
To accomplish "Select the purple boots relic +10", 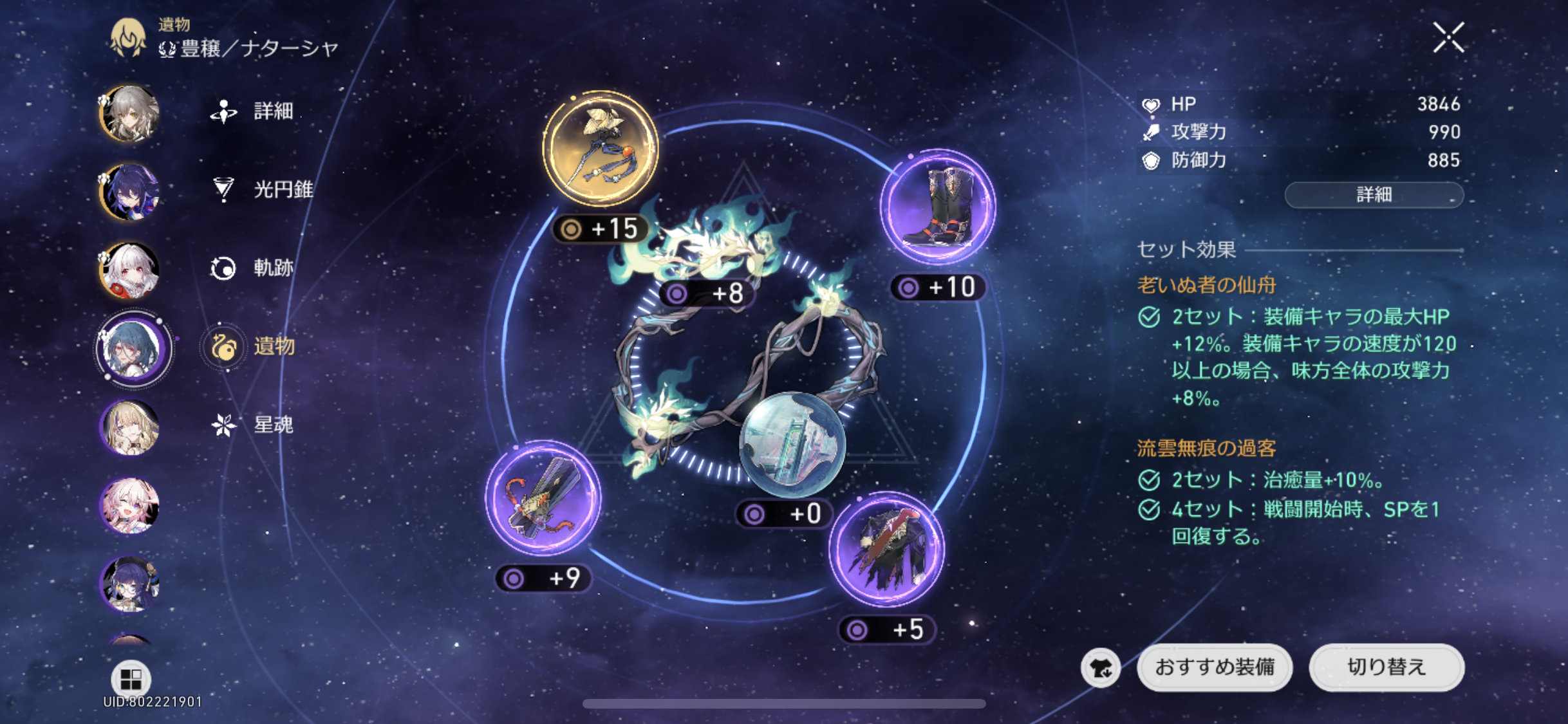I will pyautogui.click(x=938, y=207).
